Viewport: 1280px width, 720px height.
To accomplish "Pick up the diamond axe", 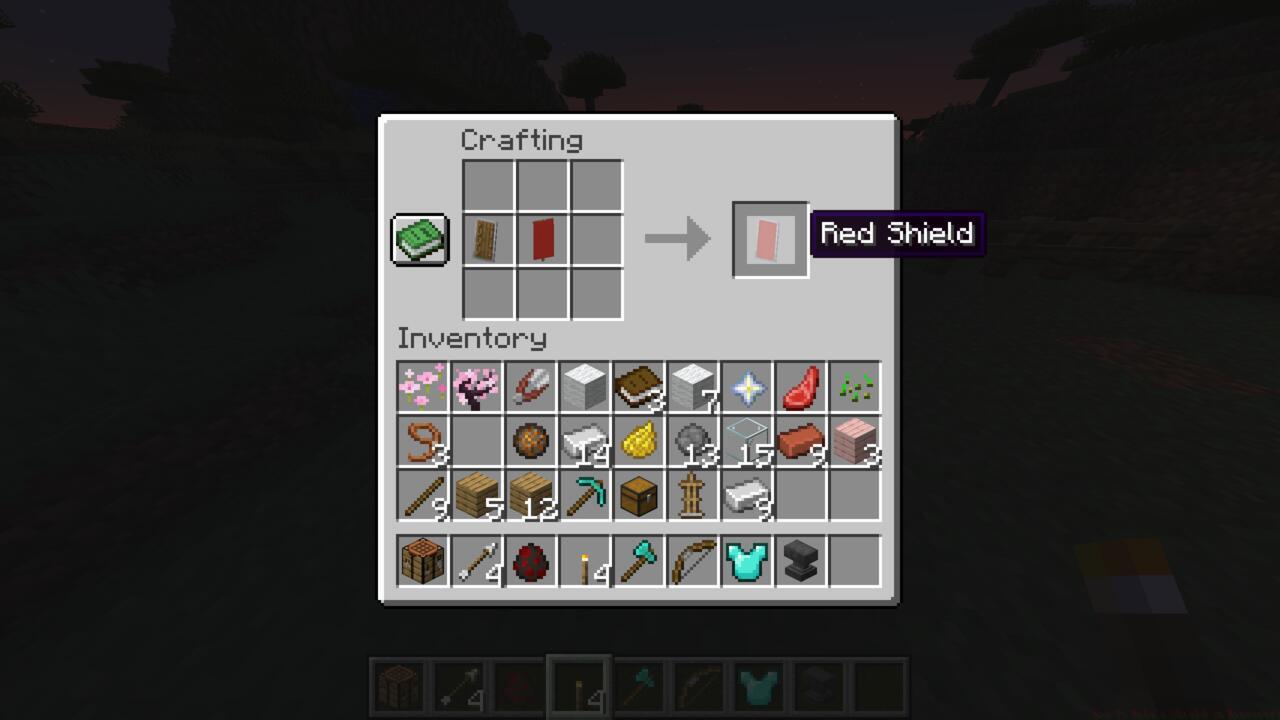I will point(640,560).
